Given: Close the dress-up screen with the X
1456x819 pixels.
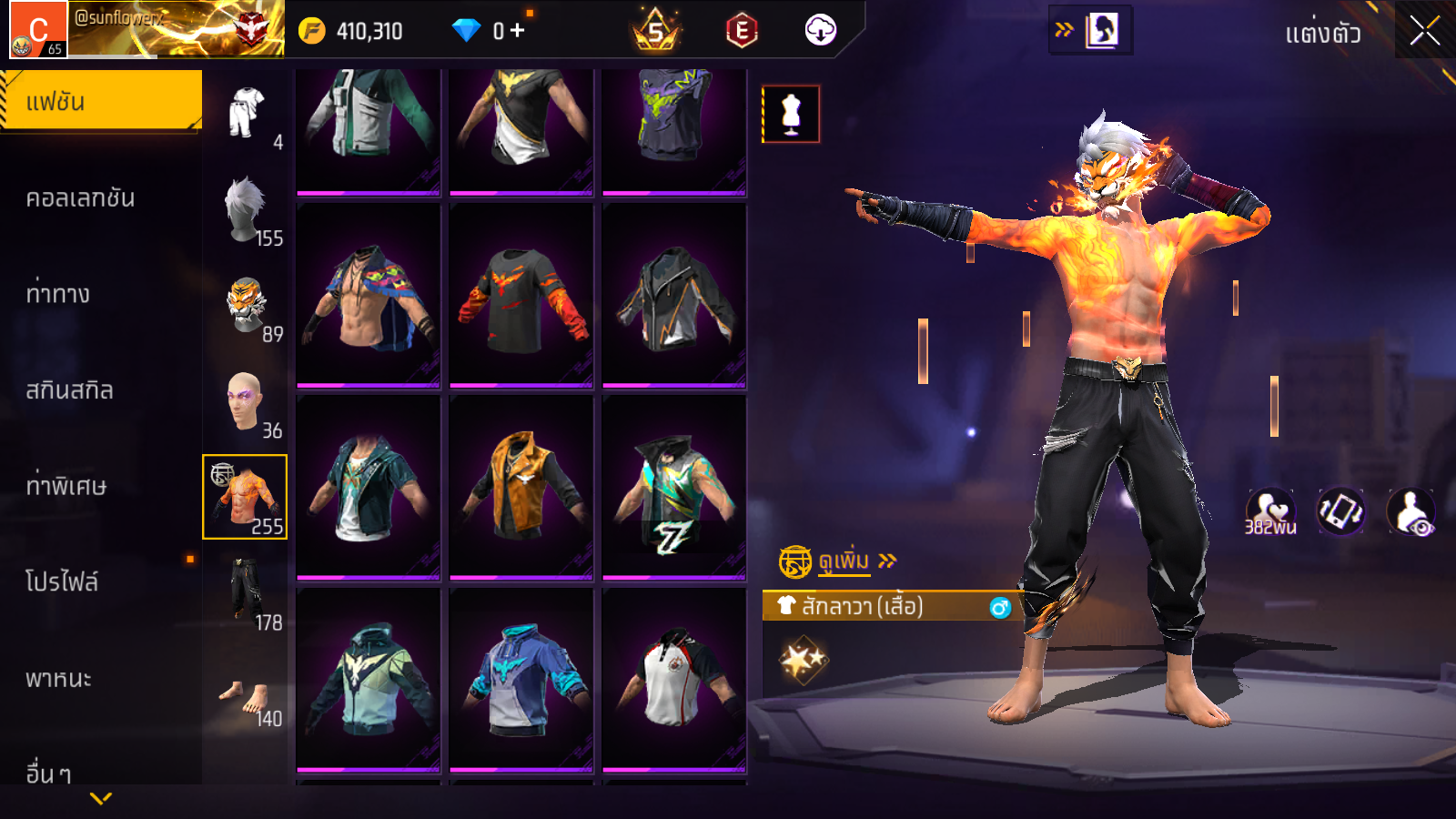Looking at the screenshot, I should (x=1424, y=31).
